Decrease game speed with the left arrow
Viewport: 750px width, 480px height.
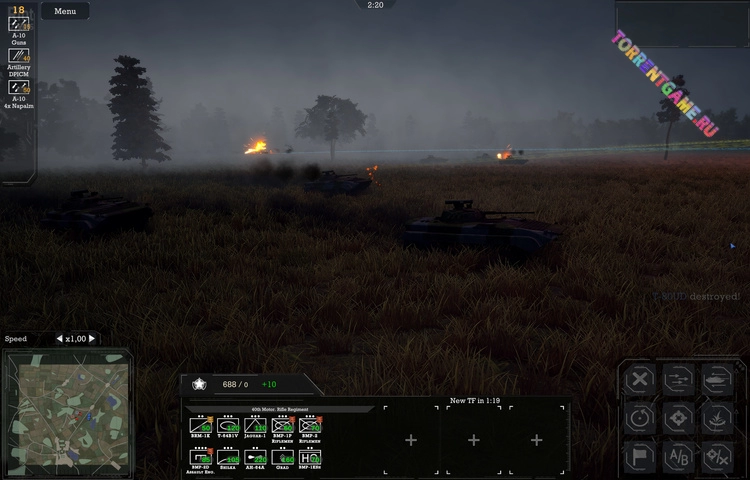(x=59, y=339)
